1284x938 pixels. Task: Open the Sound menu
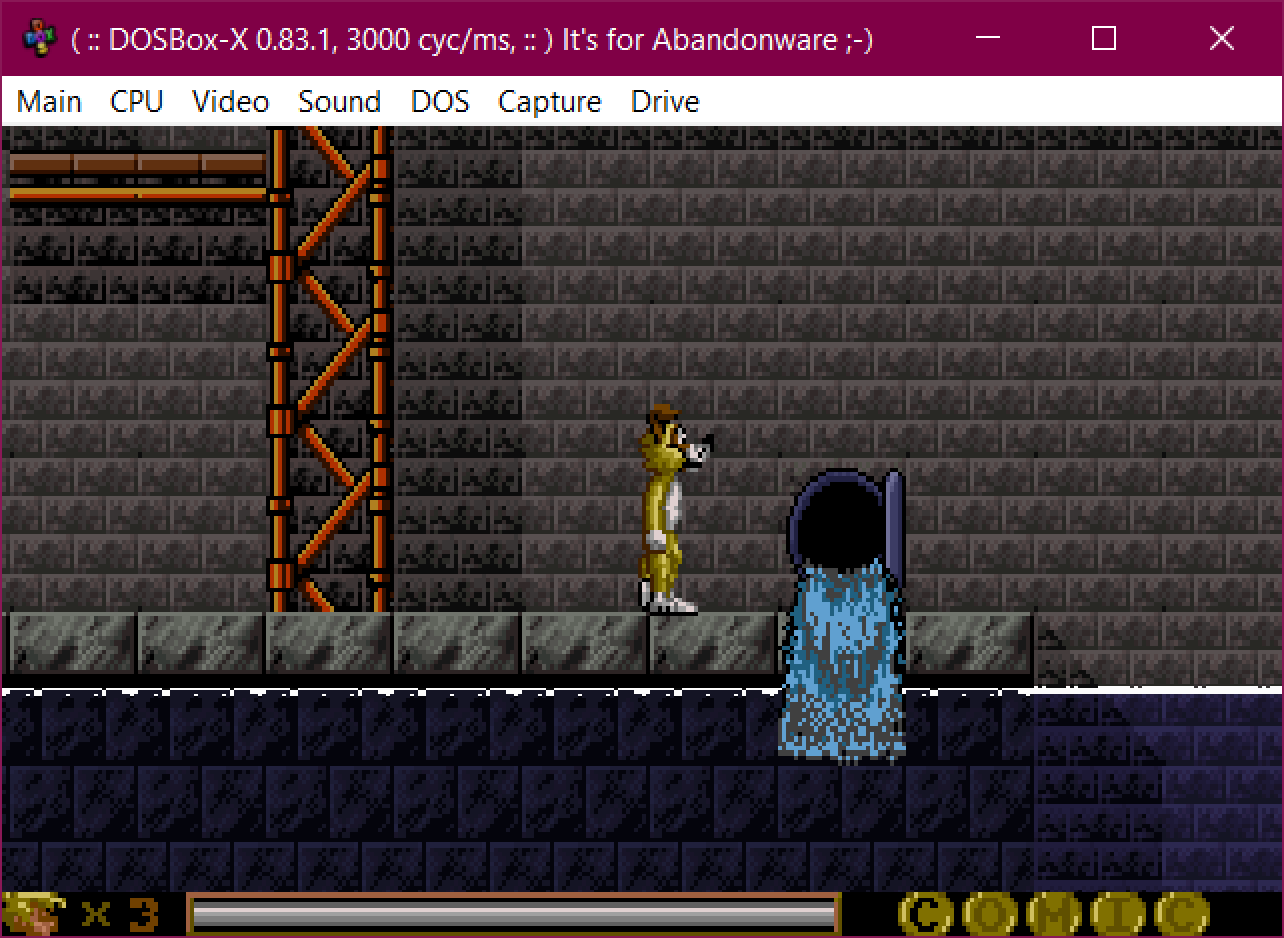point(339,100)
